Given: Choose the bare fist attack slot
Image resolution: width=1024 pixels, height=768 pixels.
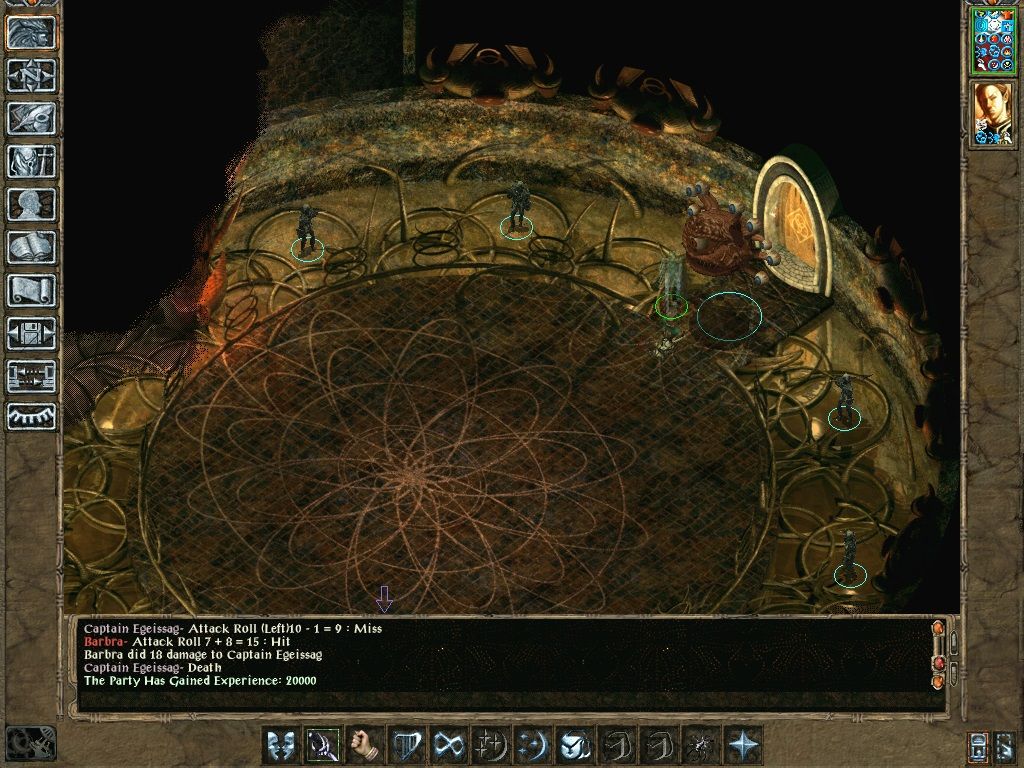Looking at the screenshot, I should [x=365, y=745].
